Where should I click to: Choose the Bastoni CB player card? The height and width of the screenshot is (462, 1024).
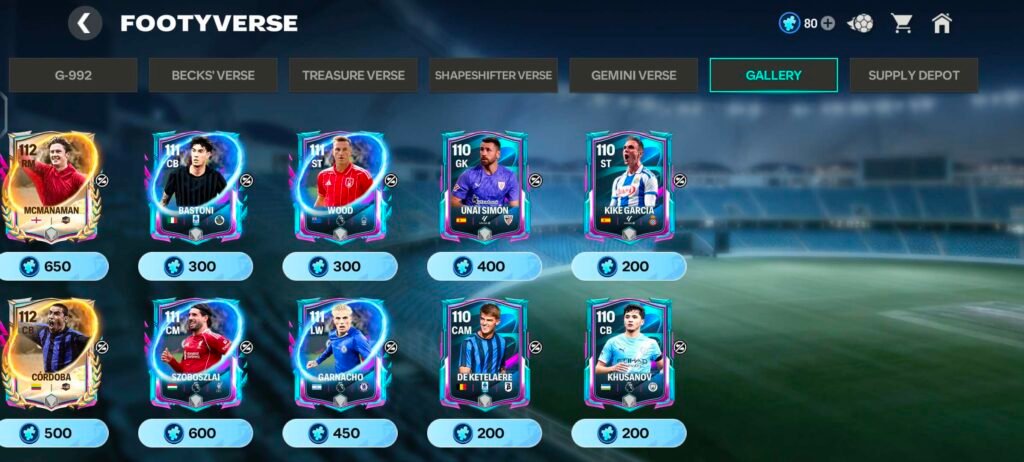point(196,188)
